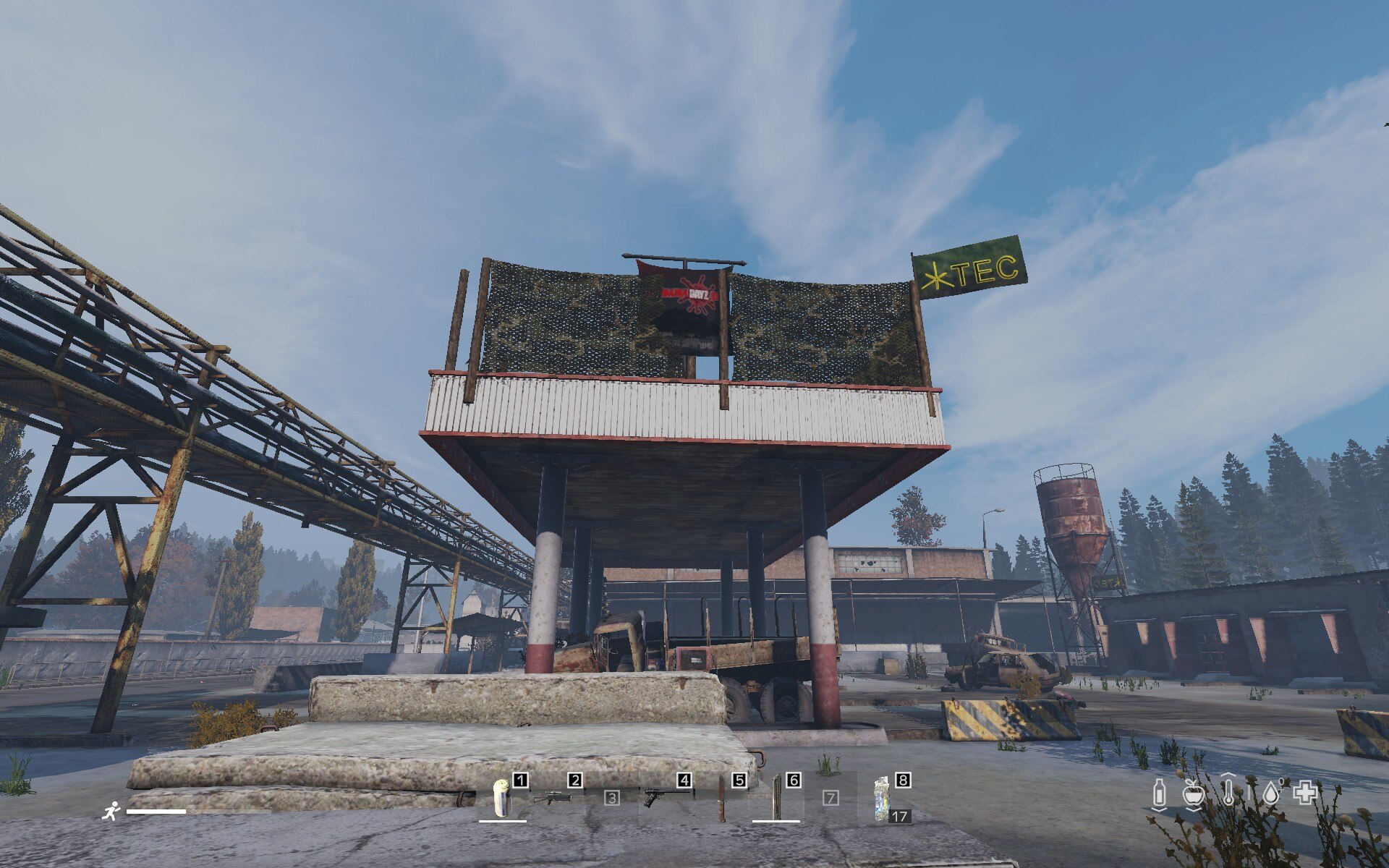The height and width of the screenshot is (868, 1389).
Task: Choose the suppressed pistol hotbar slot
Action: click(664, 797)
